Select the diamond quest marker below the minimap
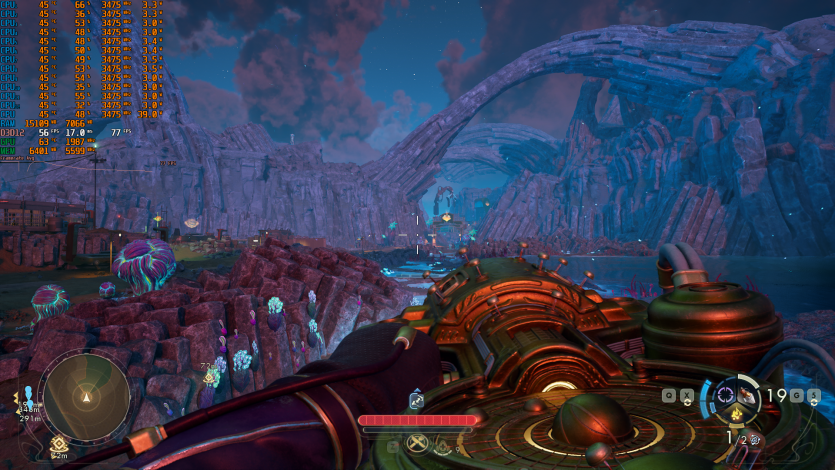 [59, 443]
